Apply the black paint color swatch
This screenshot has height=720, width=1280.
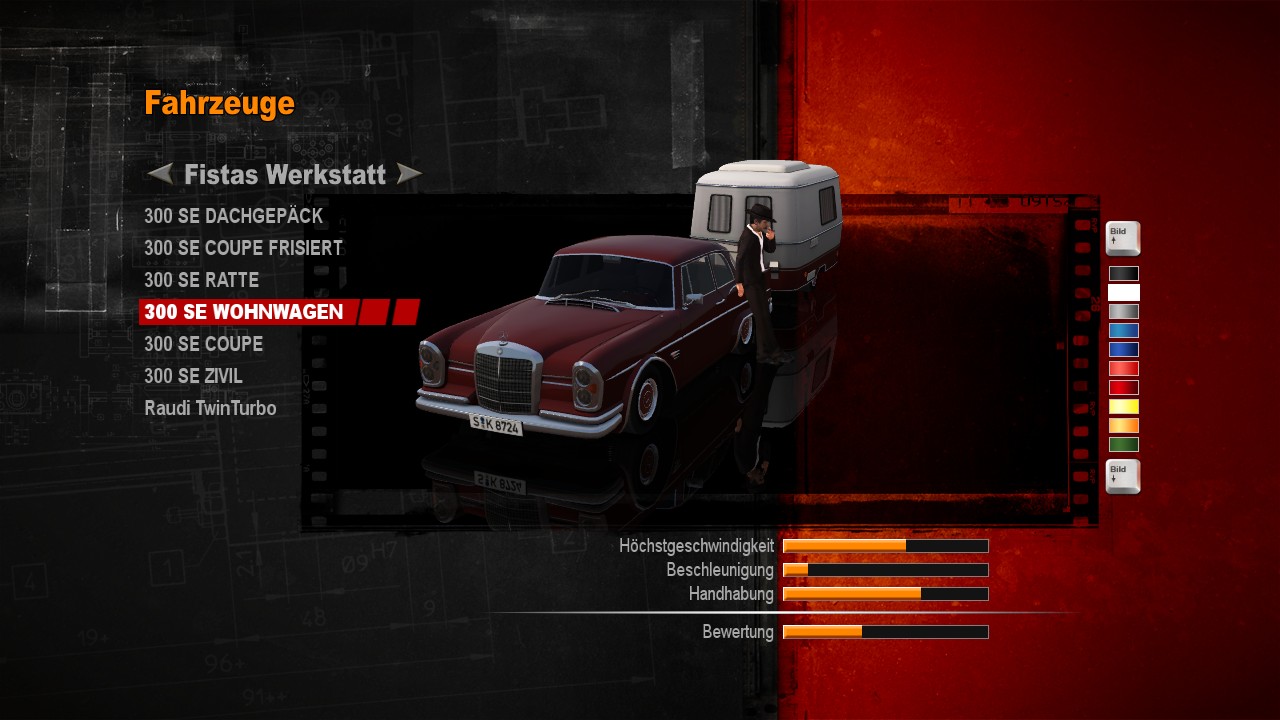click(1123, 274)
